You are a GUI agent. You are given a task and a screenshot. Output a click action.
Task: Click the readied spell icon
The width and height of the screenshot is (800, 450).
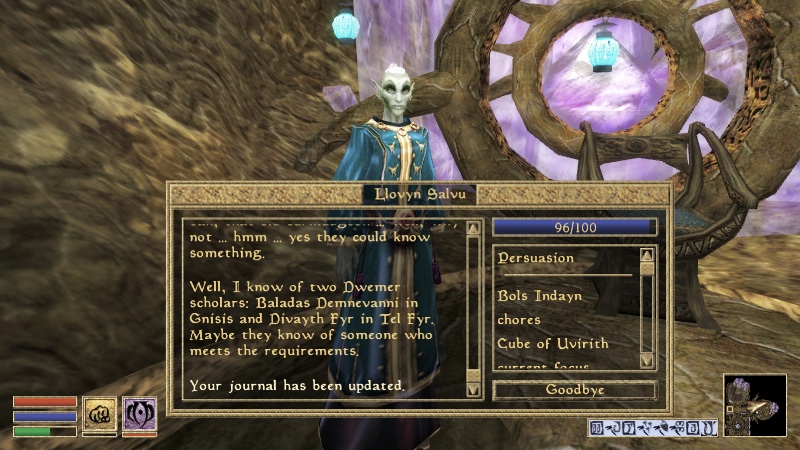click(139, 414)
